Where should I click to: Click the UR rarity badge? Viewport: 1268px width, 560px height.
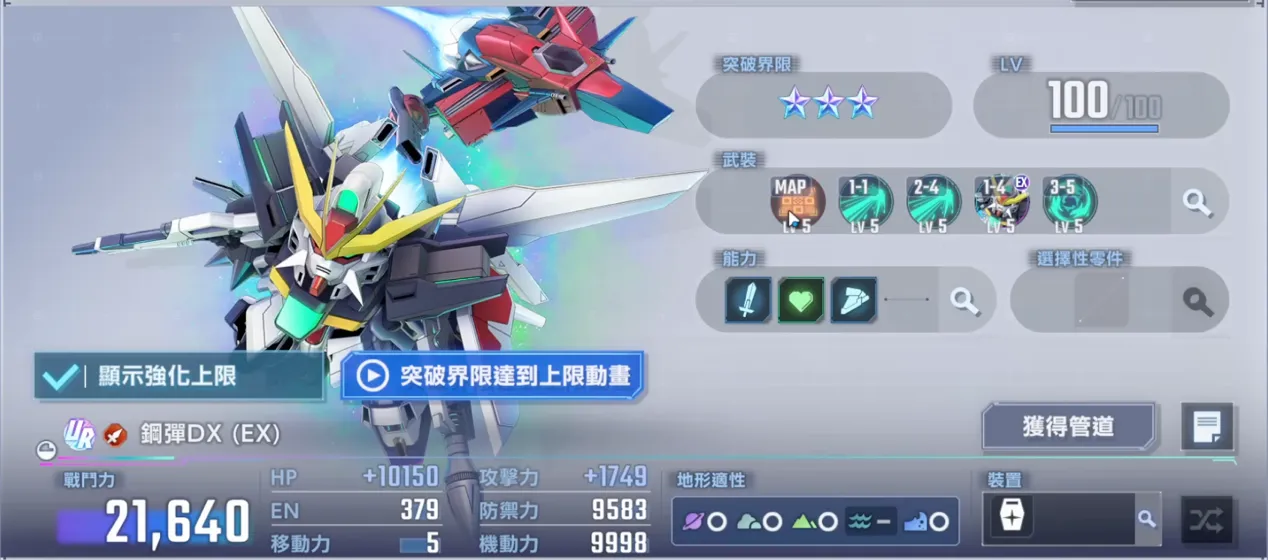[79, 433]
